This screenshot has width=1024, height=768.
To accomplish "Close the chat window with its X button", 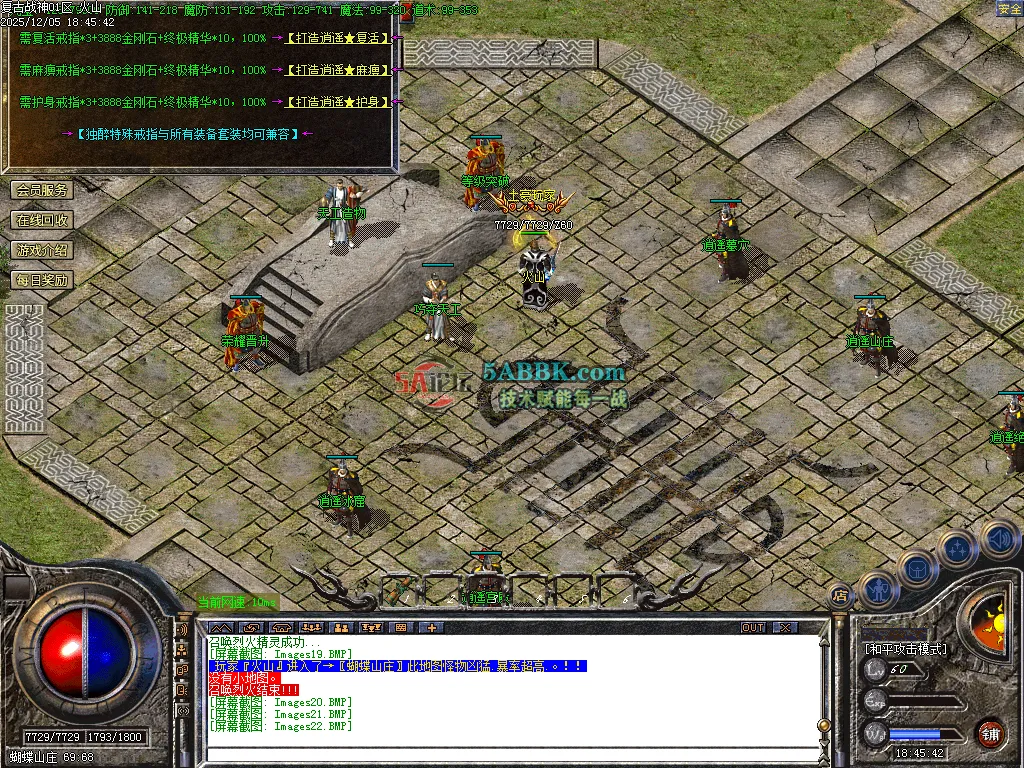I will point(786,628).
